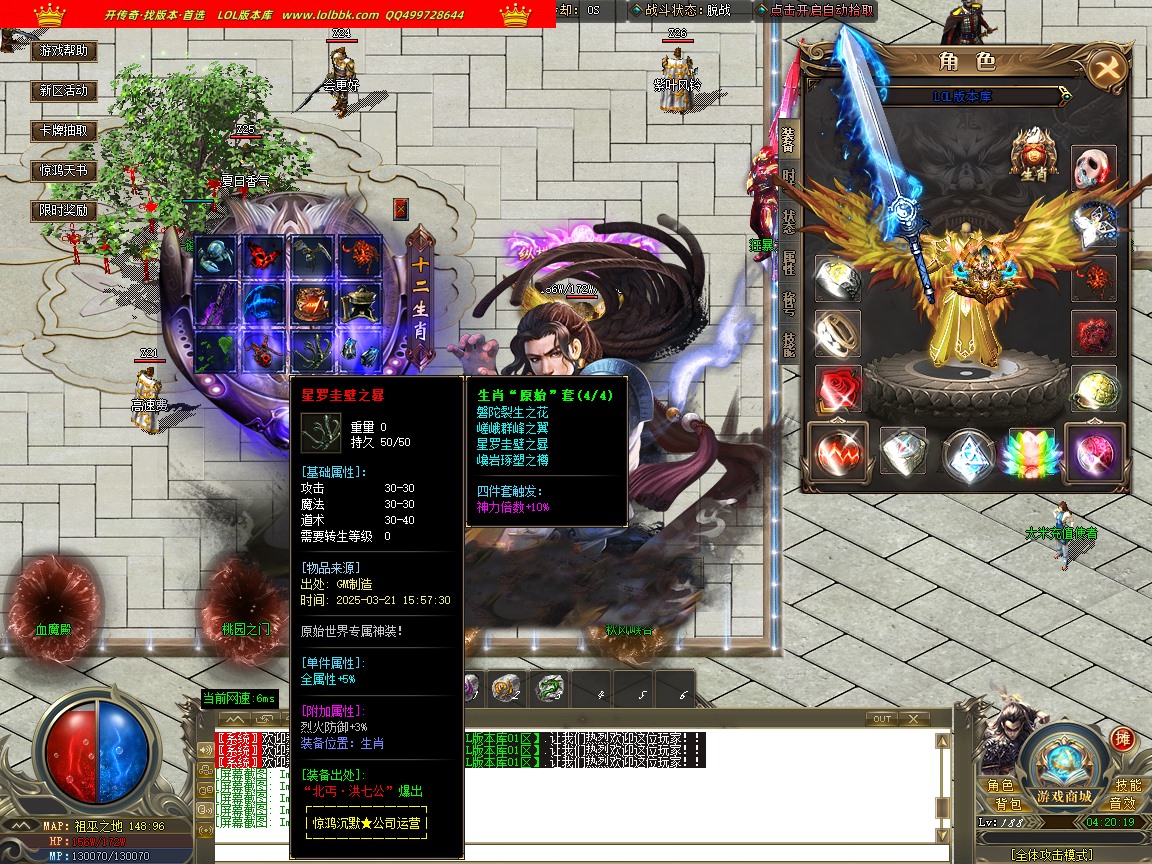Image resolution: width=1152 pixels, height=864 pixels.
Task: Select the skull mask equipment slot
Action: (1093, 169)
